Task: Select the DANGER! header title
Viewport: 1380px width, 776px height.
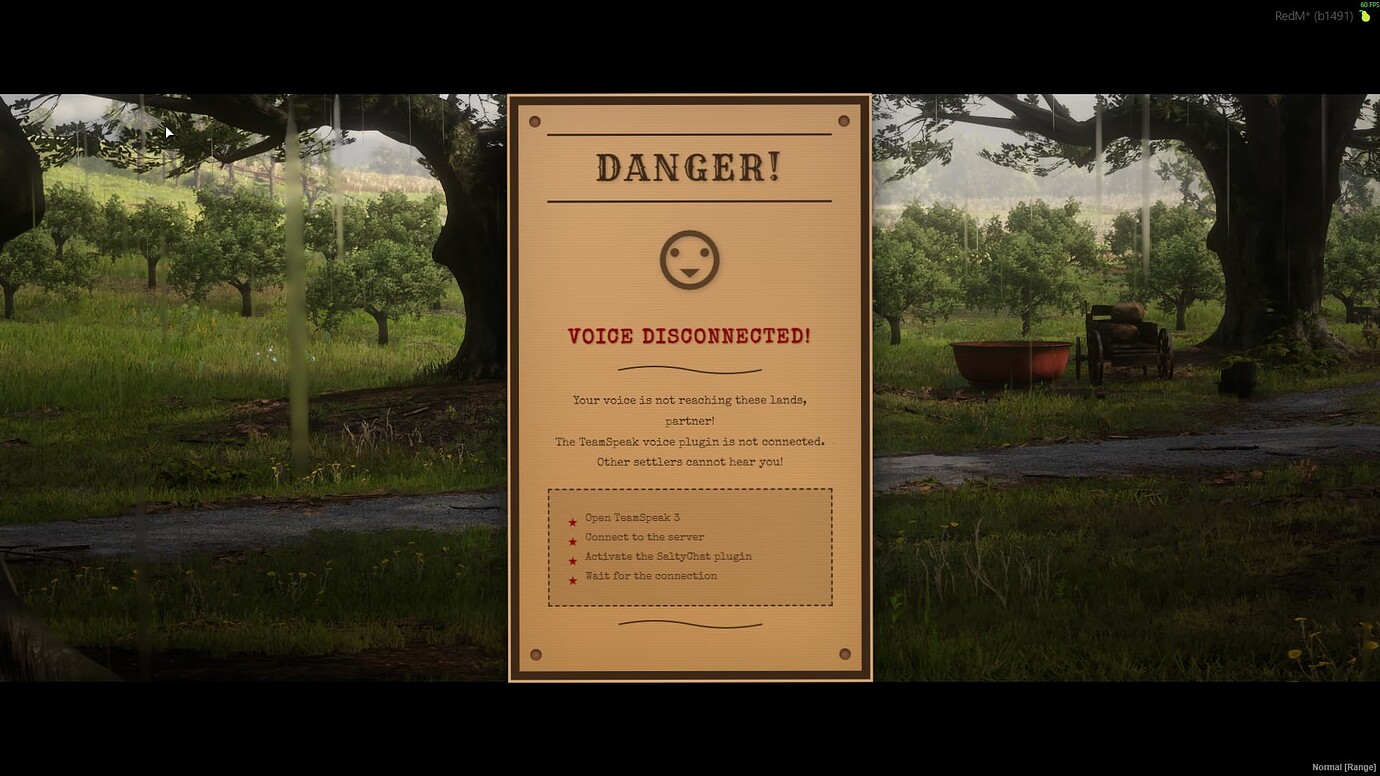Action: (689, 167)
